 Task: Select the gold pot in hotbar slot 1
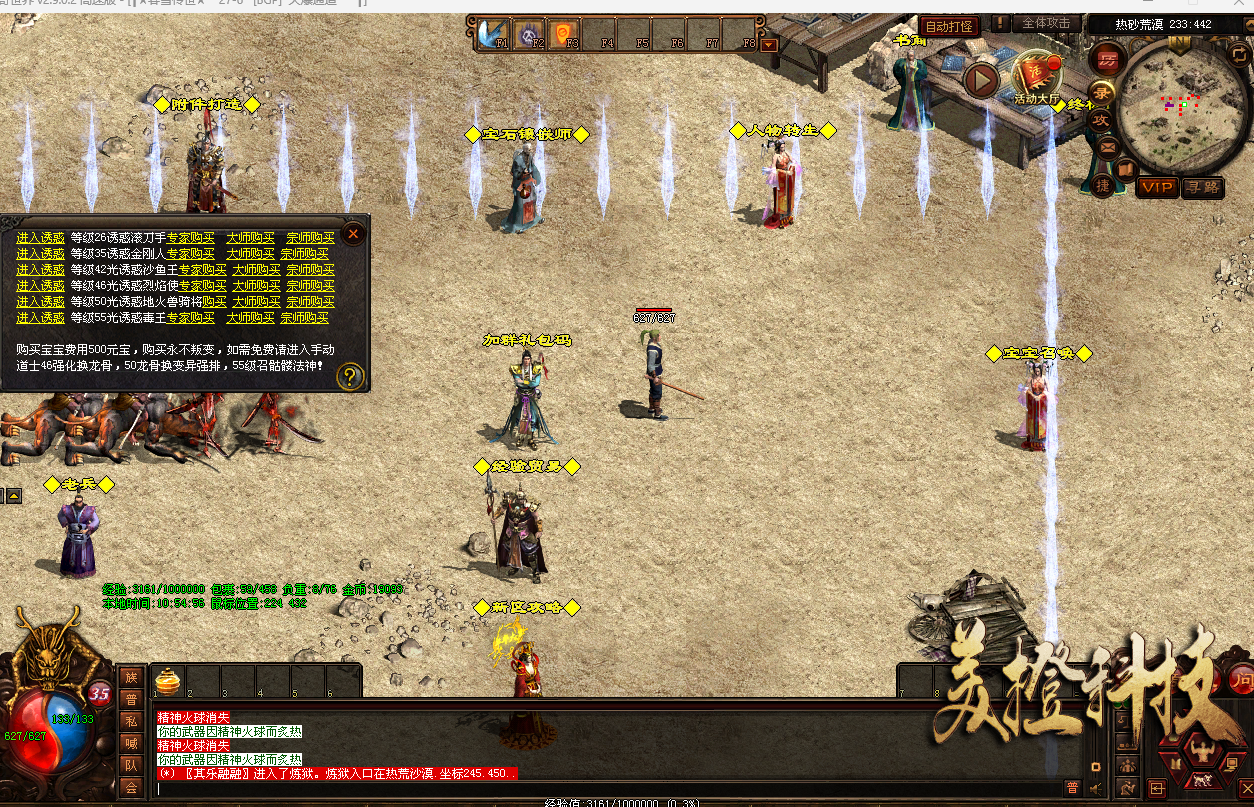tap(167, 681)
